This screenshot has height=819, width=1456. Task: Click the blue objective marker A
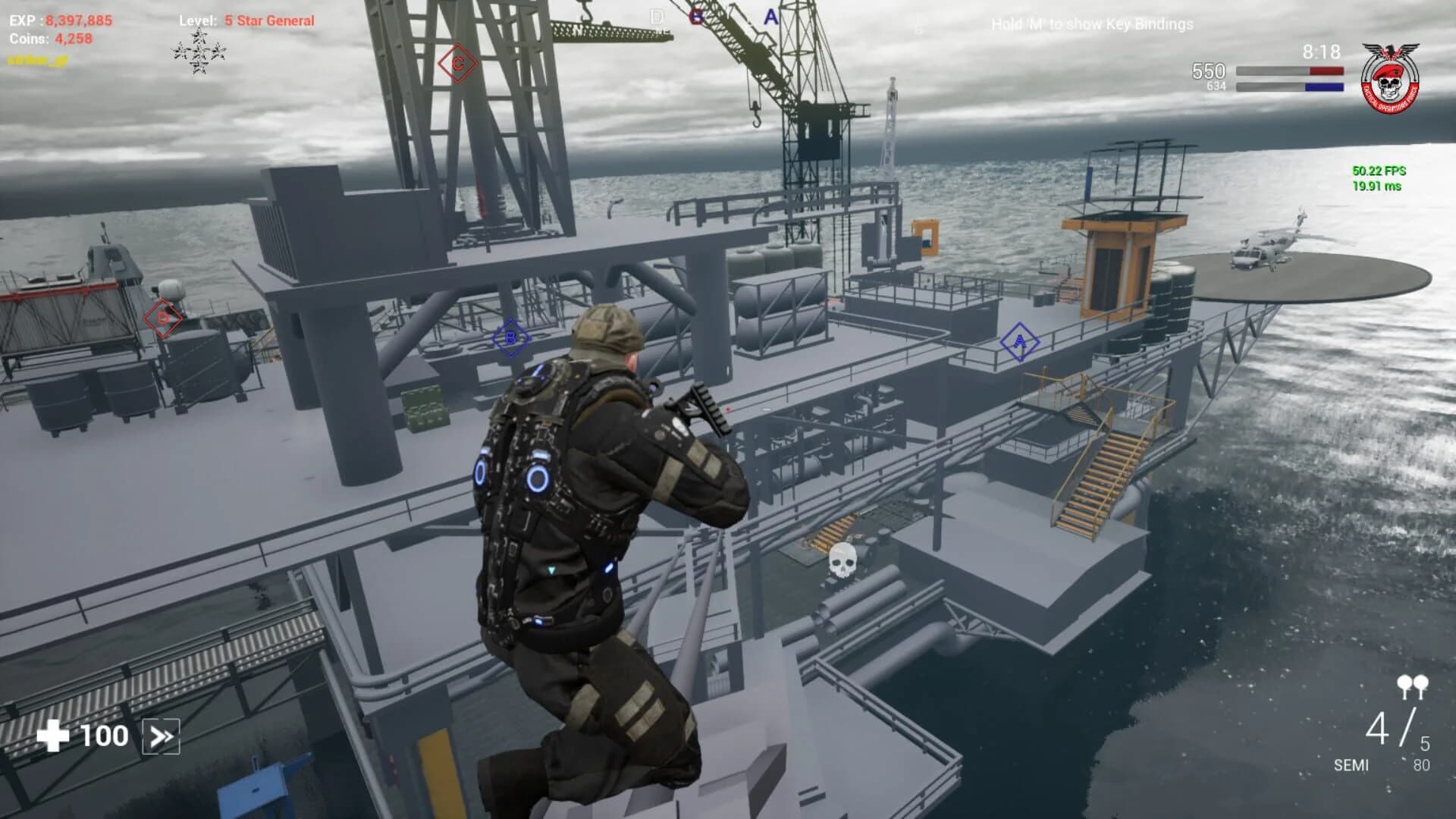point(1020,341)
